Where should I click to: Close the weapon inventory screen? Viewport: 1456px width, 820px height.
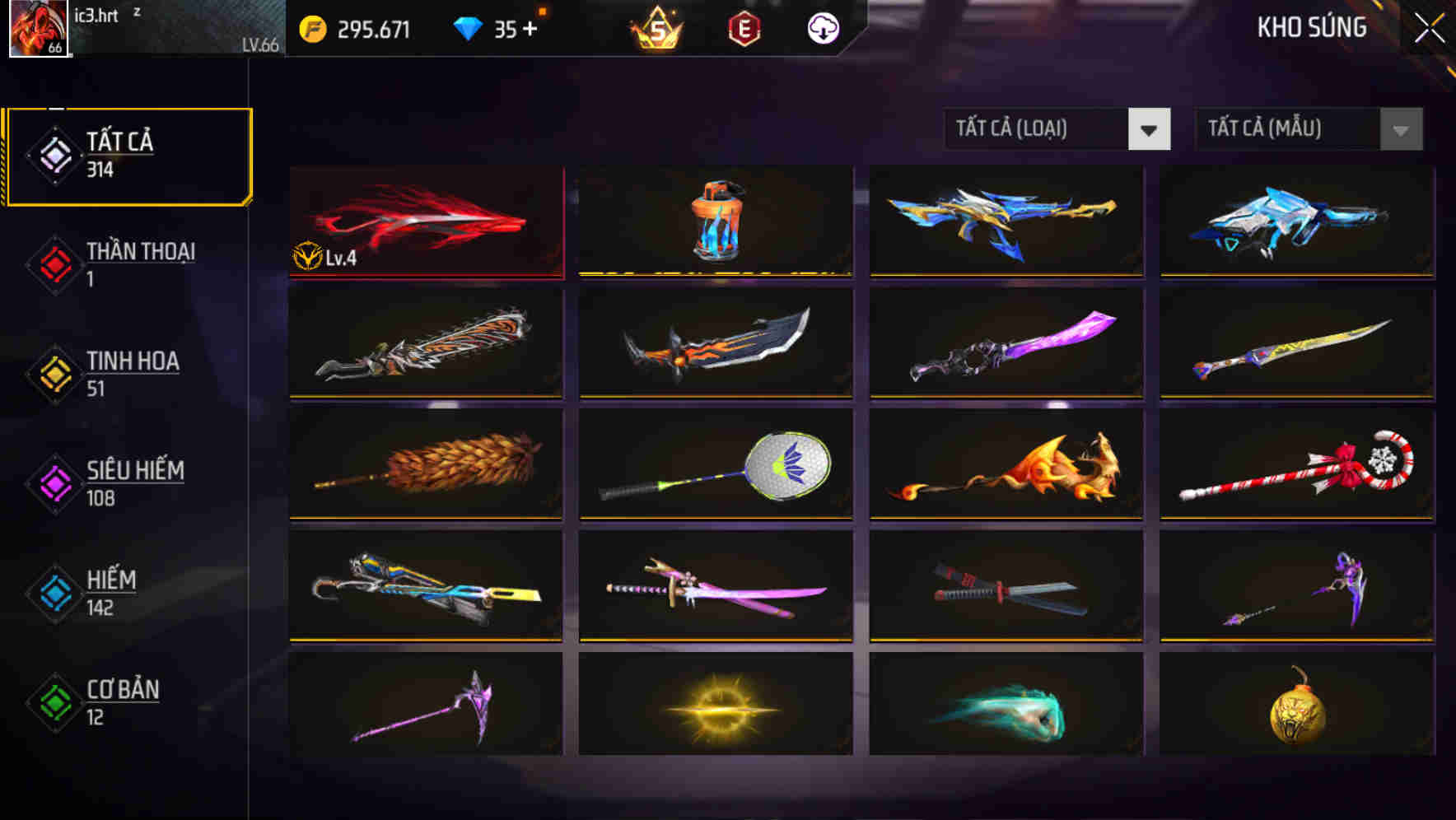point(1427,26)
